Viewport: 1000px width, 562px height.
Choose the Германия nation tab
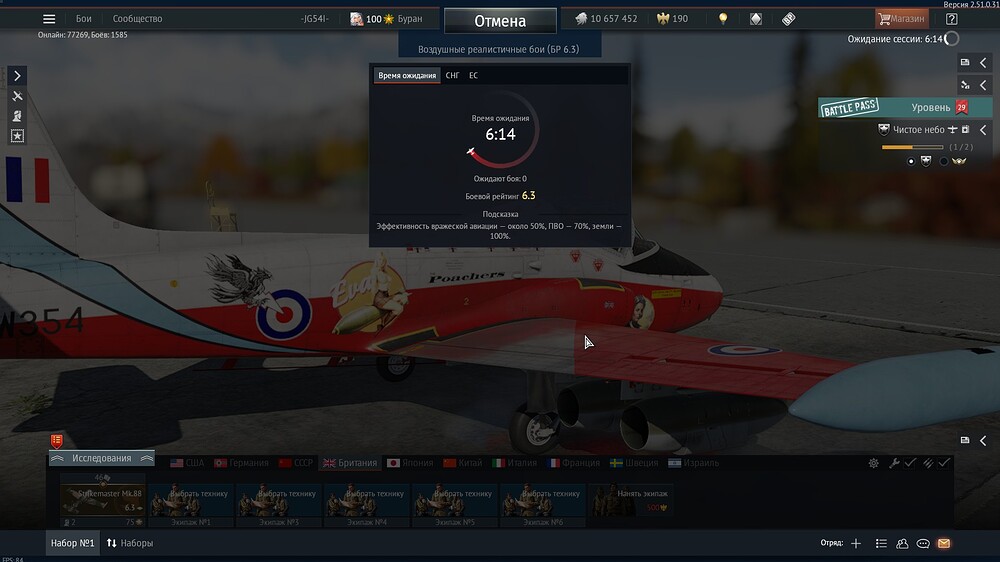(x=240, y=463)
